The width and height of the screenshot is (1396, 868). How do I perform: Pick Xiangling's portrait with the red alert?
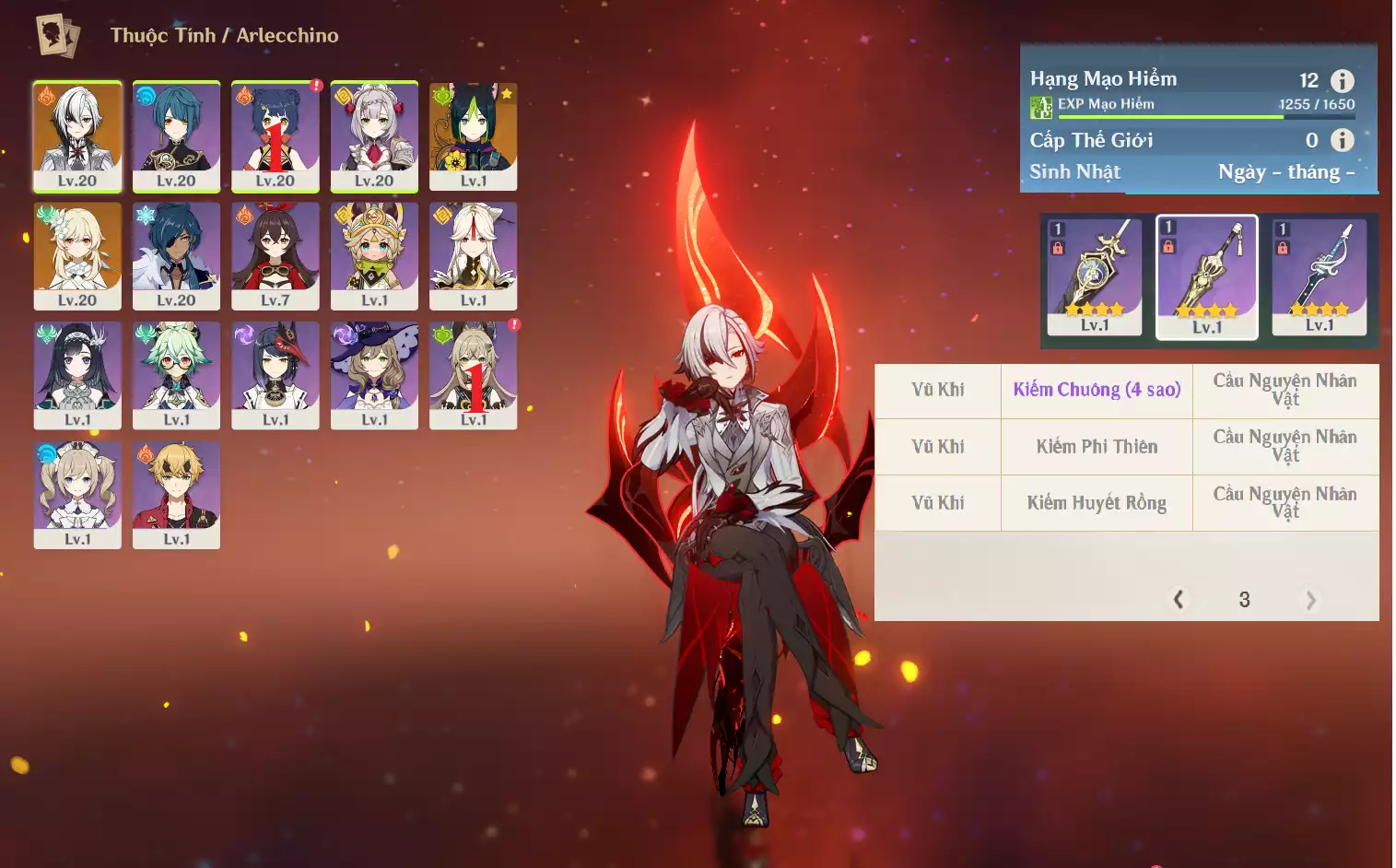[x=276, y=135]
